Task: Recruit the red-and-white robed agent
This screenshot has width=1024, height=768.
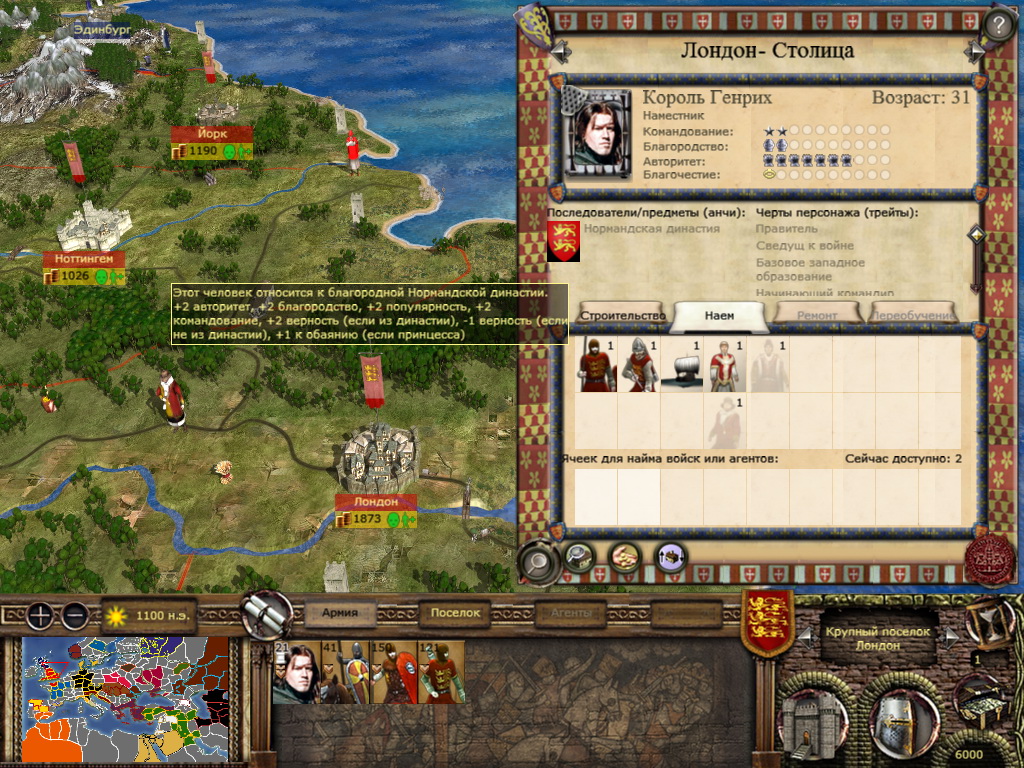Action: [725, 366]
